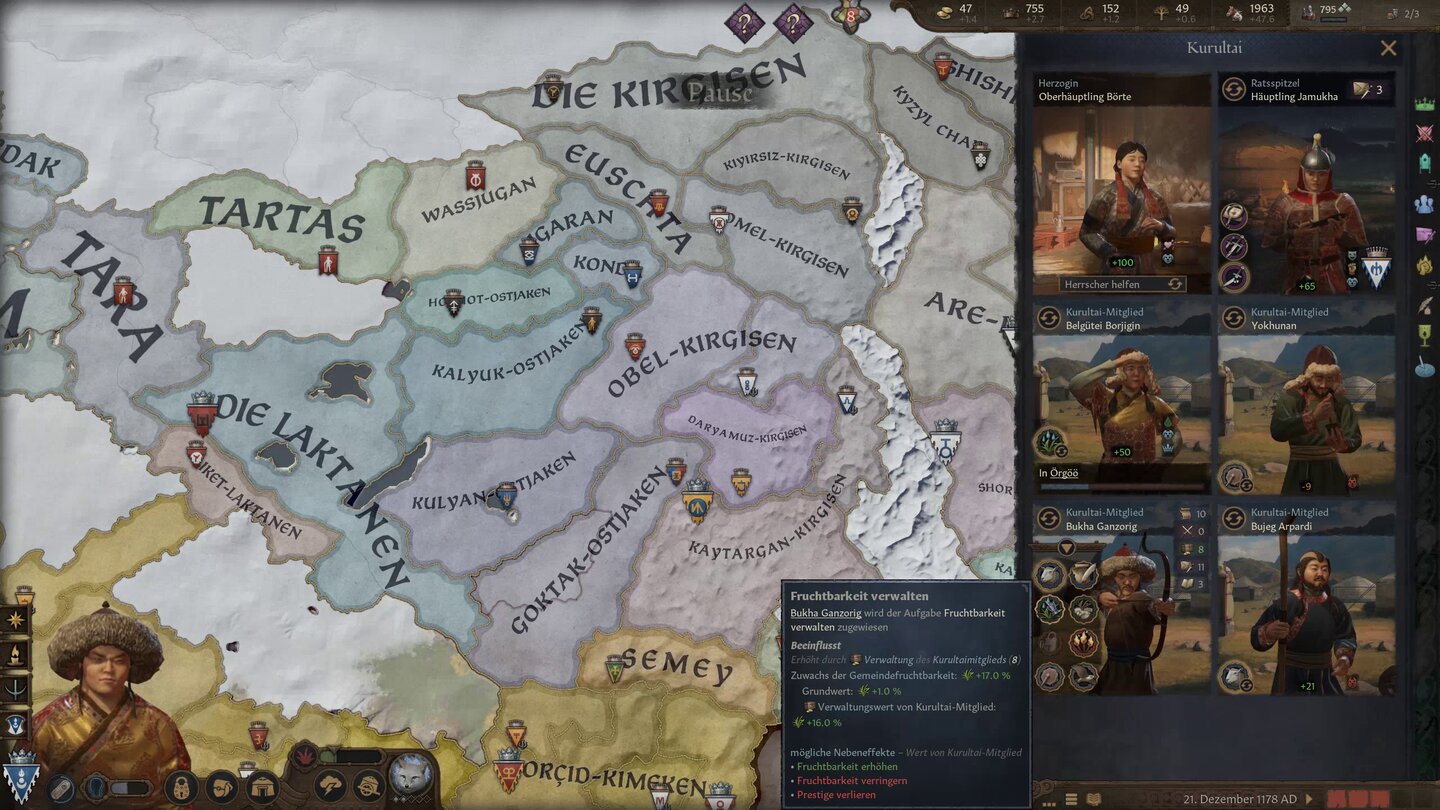Open the piety icon on the resource bar
Screen dimensions: 1440x810
[1088, 15]
